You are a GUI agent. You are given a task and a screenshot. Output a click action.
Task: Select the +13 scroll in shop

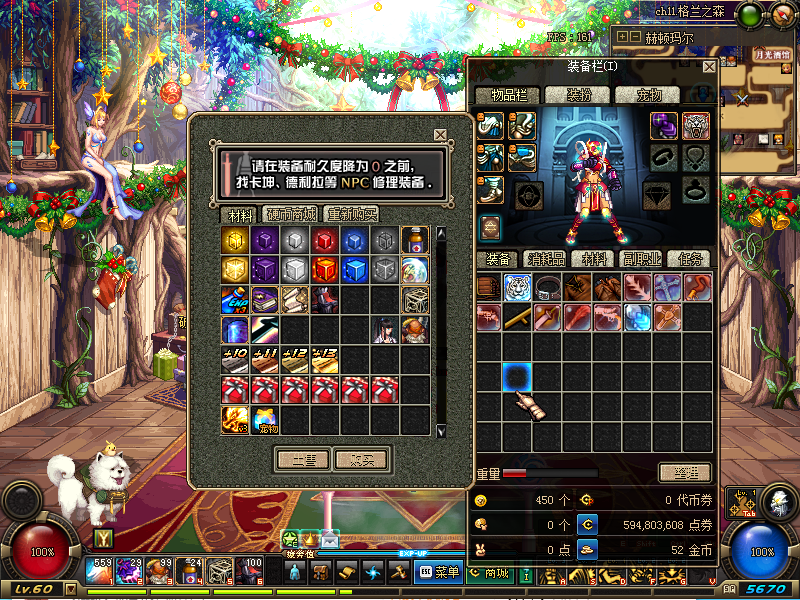tap(326, 360)
